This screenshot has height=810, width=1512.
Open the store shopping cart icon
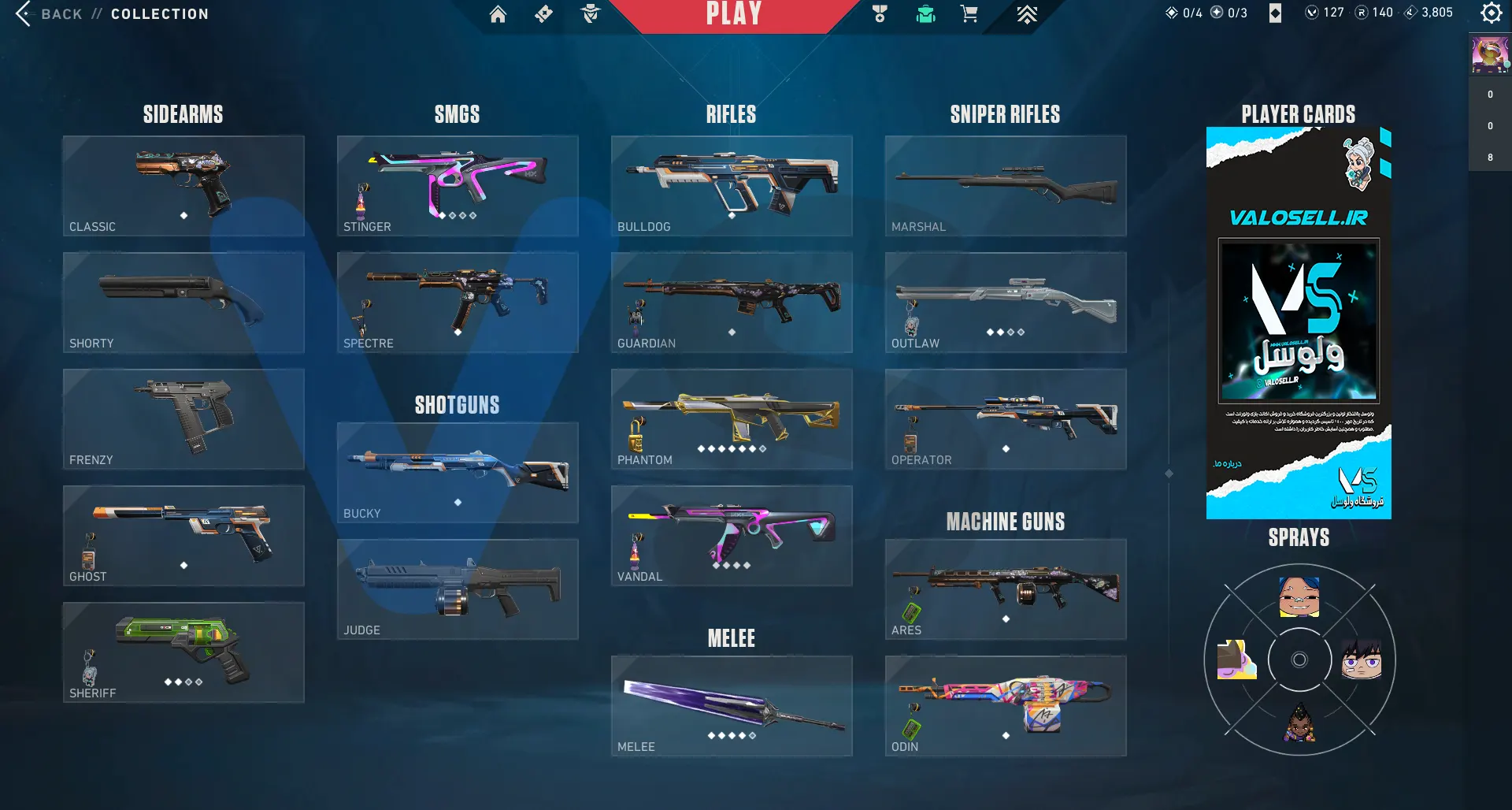pos(969,14)
